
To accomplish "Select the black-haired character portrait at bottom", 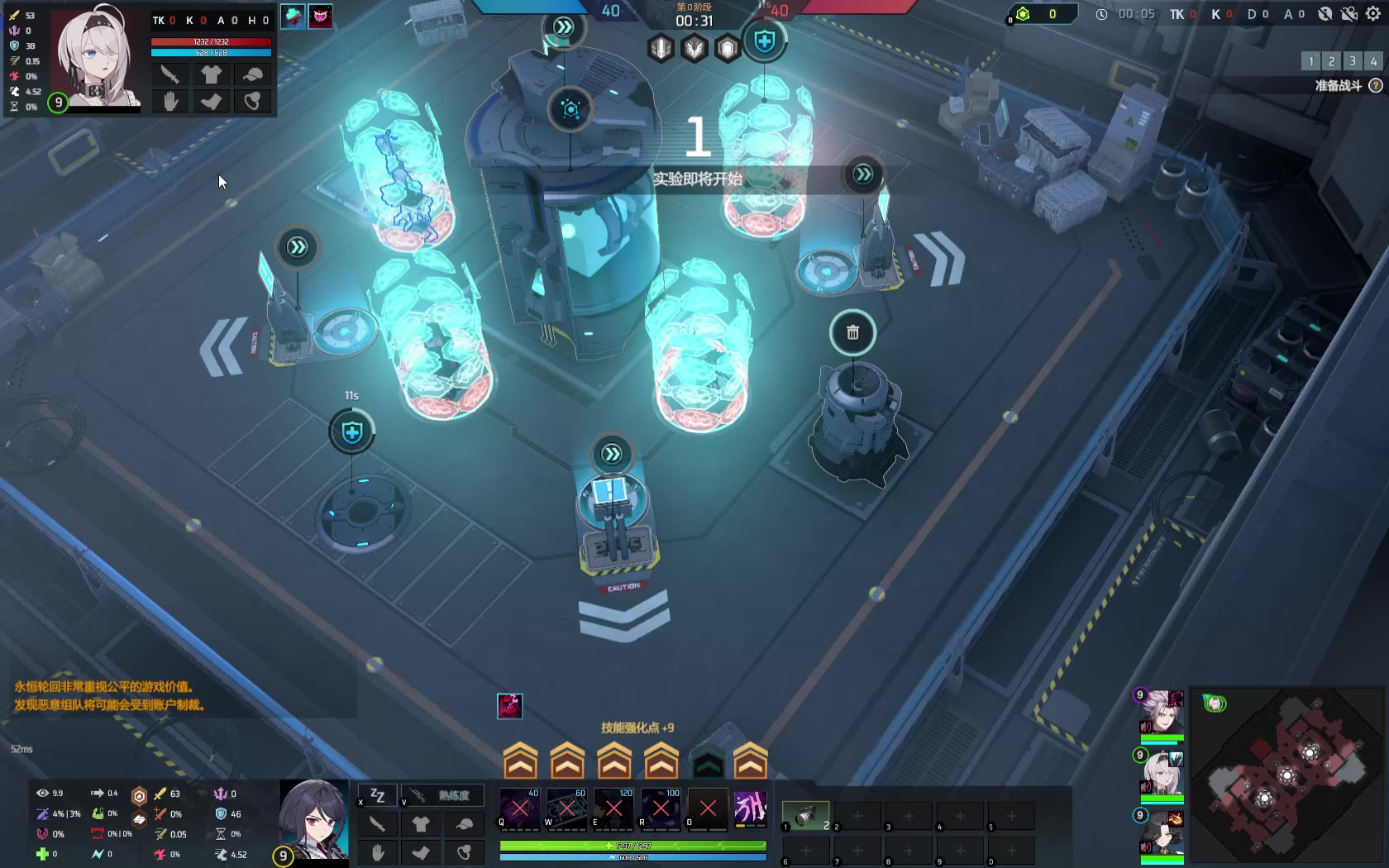I will coord(313,819).
